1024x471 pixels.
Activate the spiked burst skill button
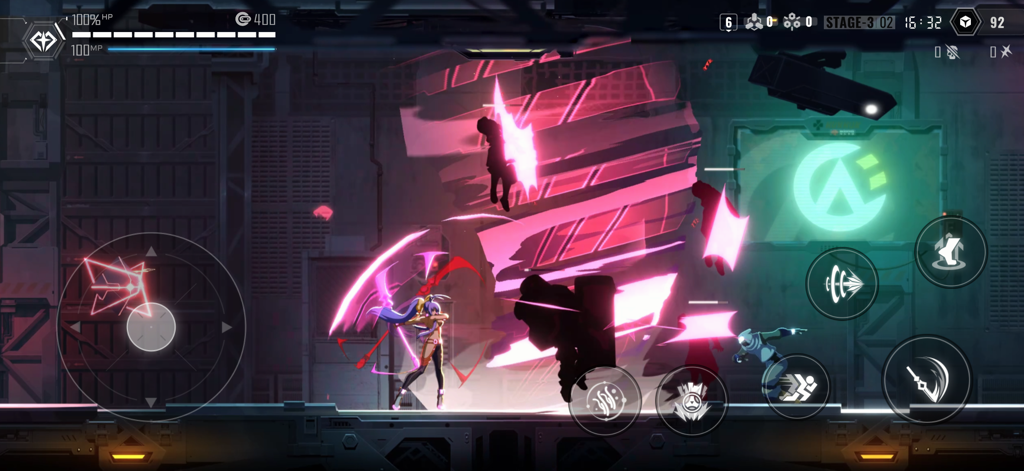(x=691, y=401)
